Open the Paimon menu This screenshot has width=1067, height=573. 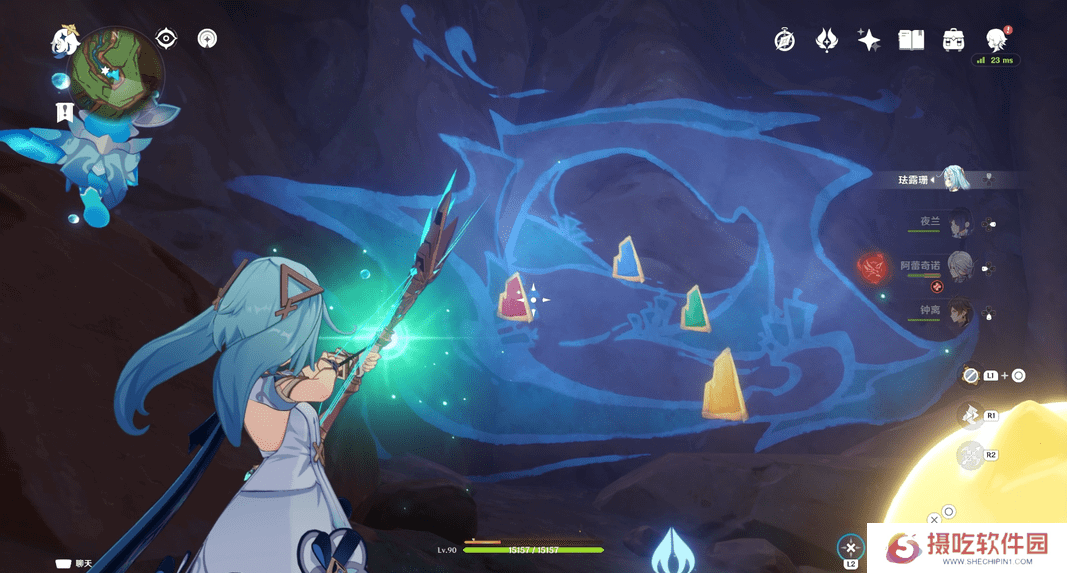[x=65, y=42]
